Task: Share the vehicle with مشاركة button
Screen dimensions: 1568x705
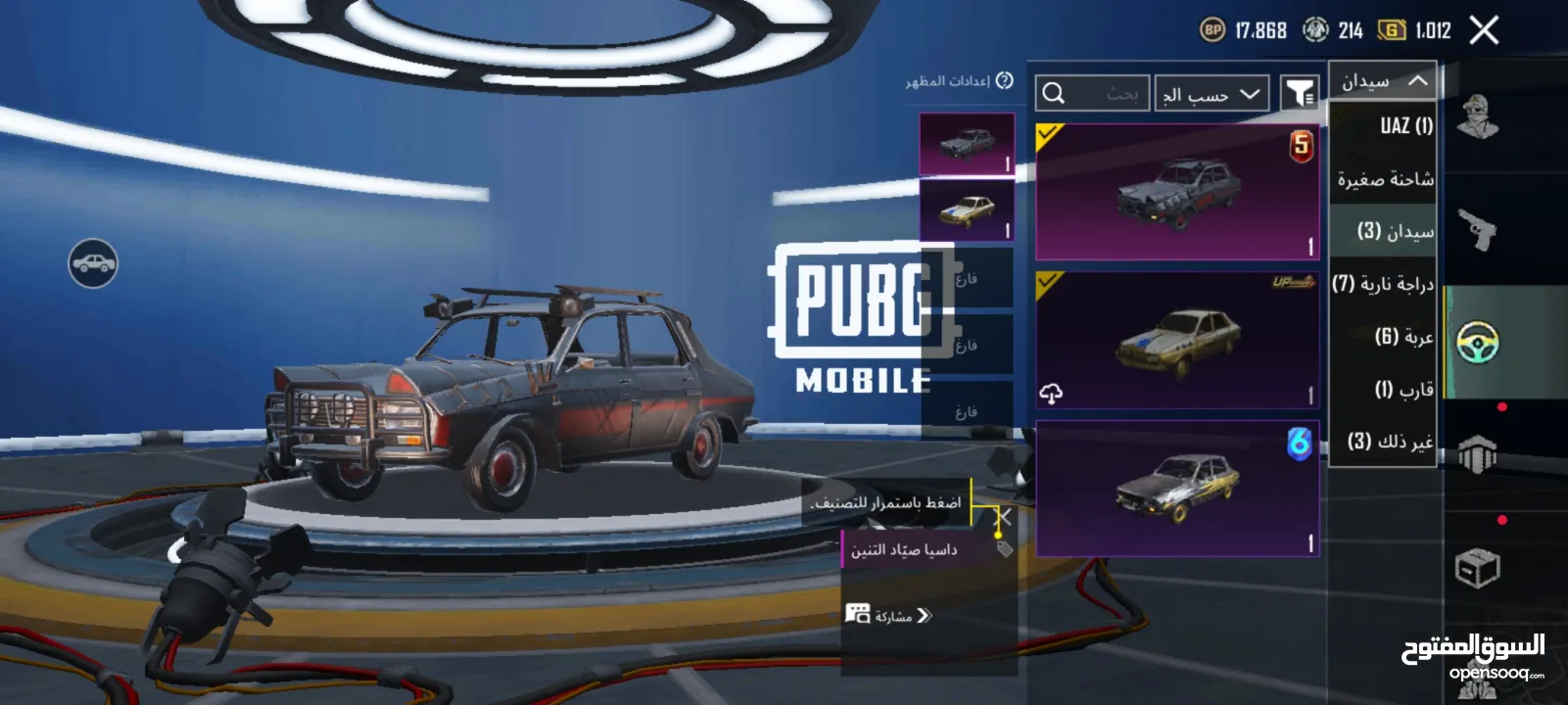Action: pyautogui.click(x=889, y=615)
